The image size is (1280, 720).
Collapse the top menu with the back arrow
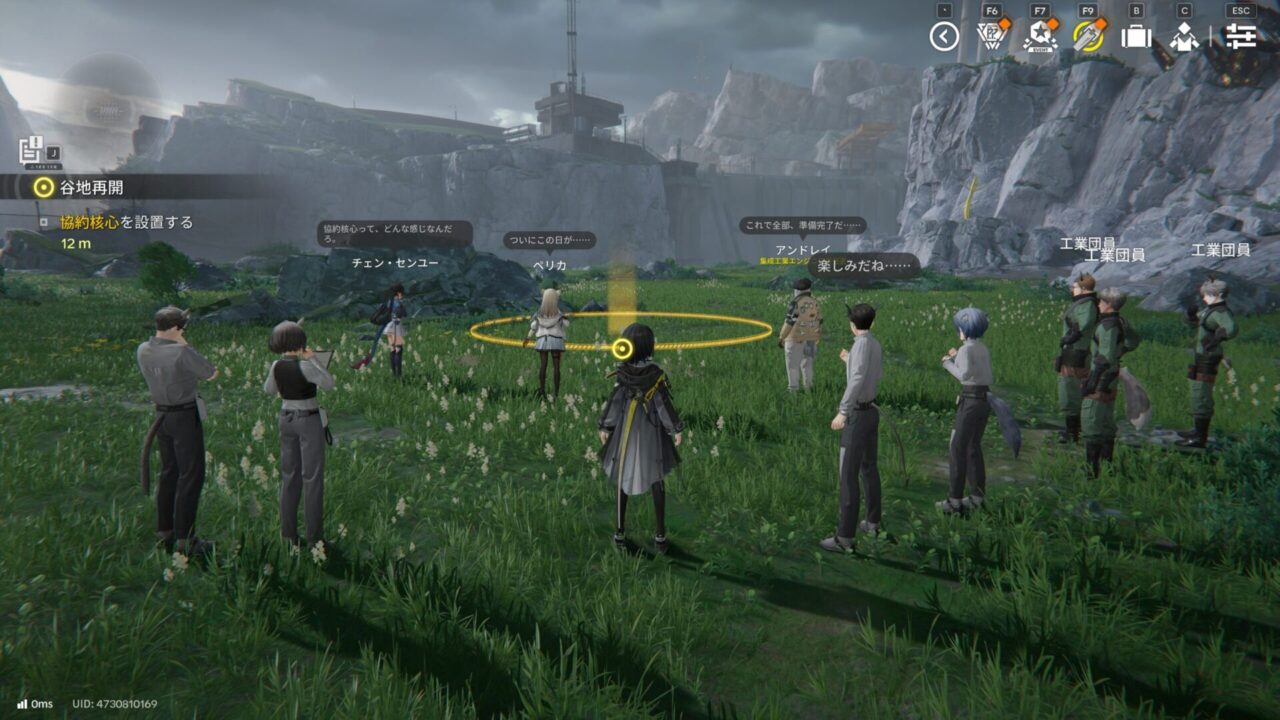coord(944,36)
